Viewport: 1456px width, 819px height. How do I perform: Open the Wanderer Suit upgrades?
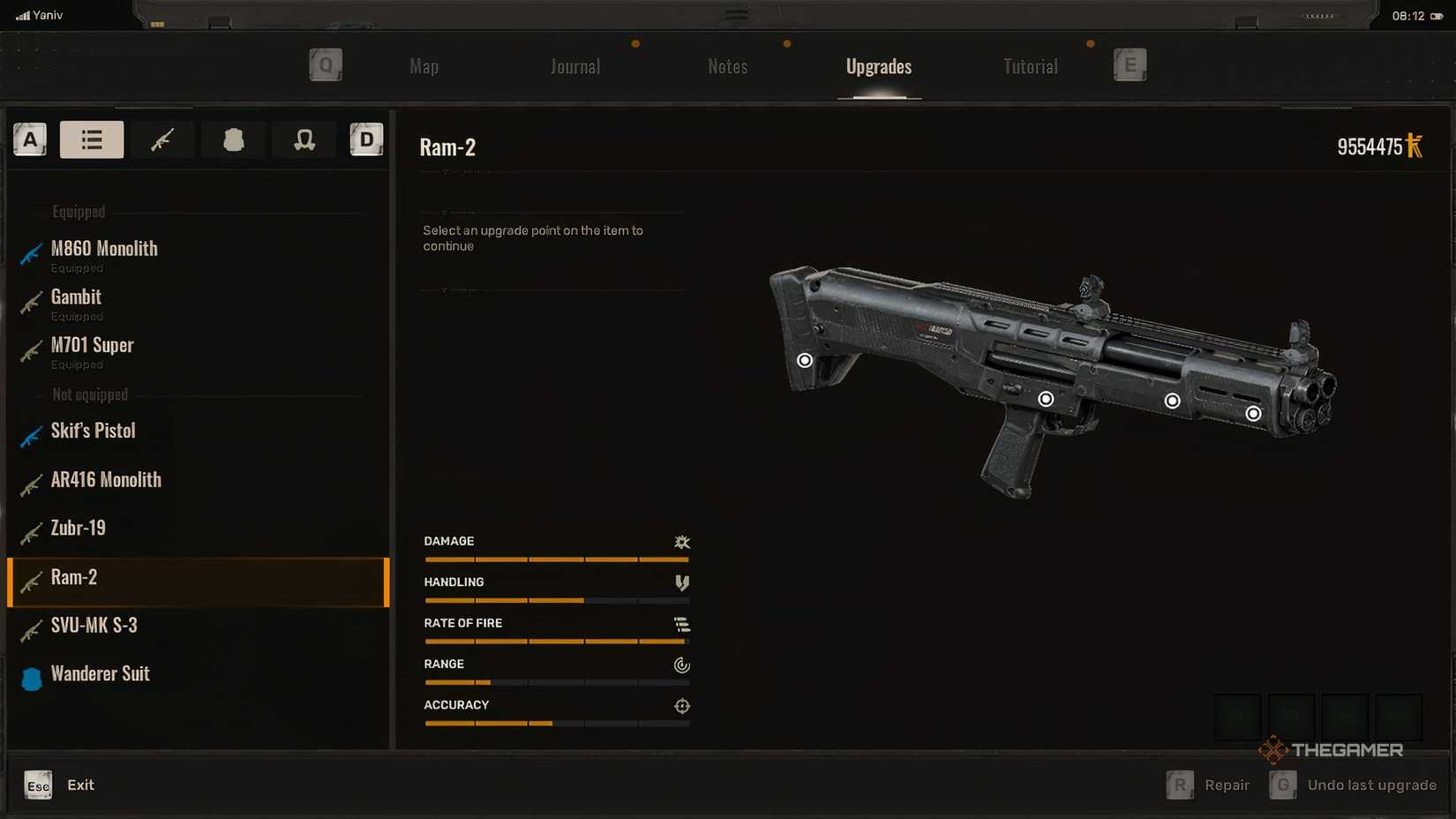(x=100, y=674)
